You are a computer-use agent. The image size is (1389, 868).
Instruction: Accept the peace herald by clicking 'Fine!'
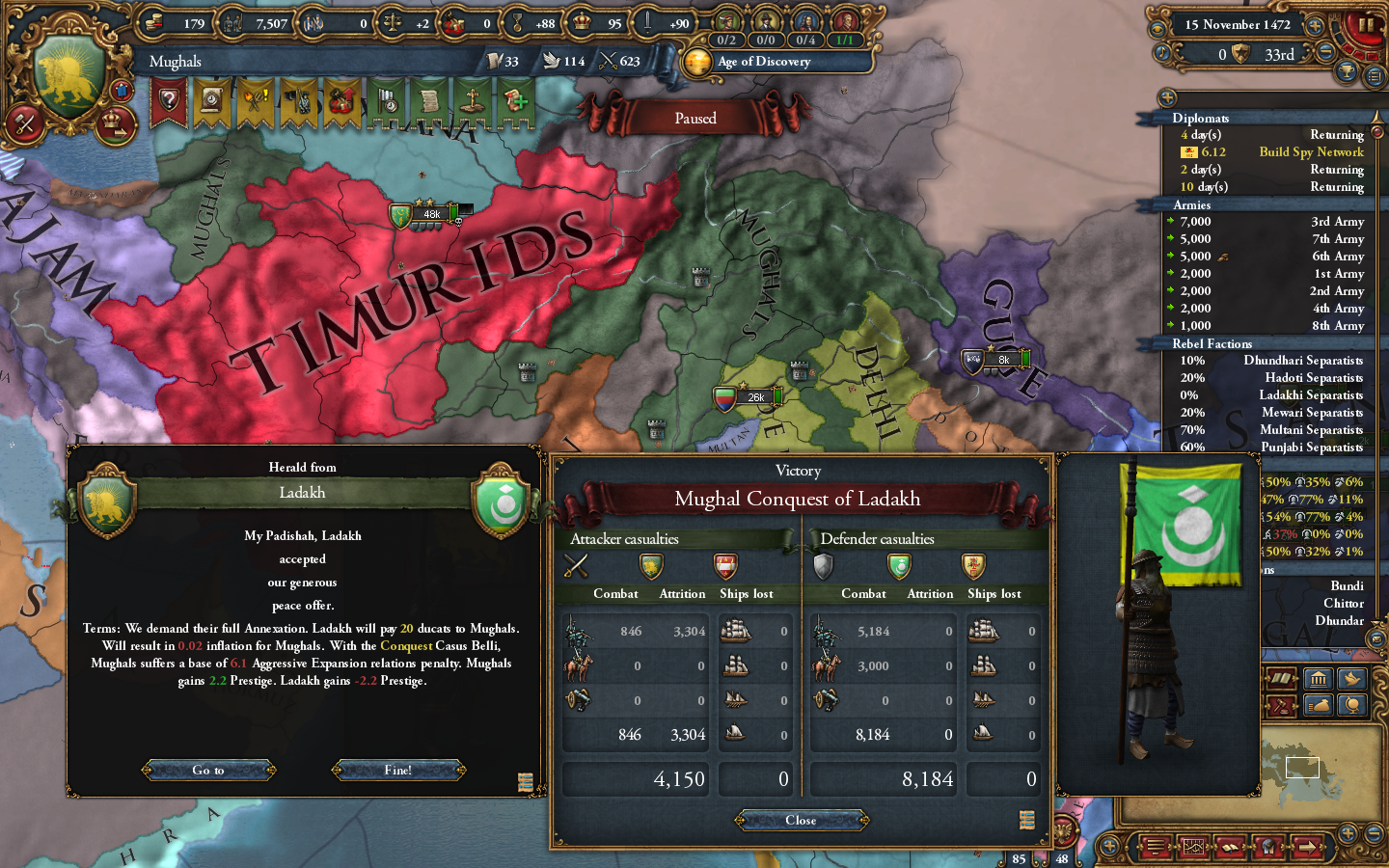(397, 770)
